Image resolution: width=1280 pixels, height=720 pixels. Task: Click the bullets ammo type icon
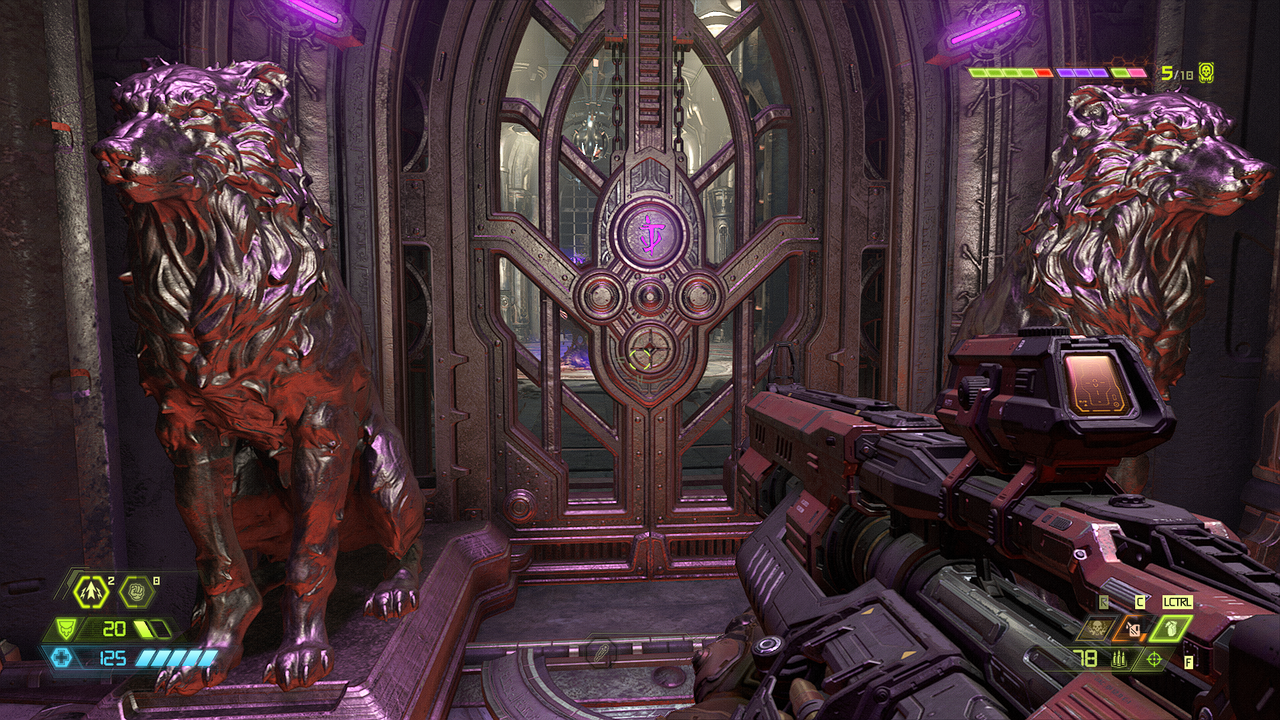[1117, 658]
